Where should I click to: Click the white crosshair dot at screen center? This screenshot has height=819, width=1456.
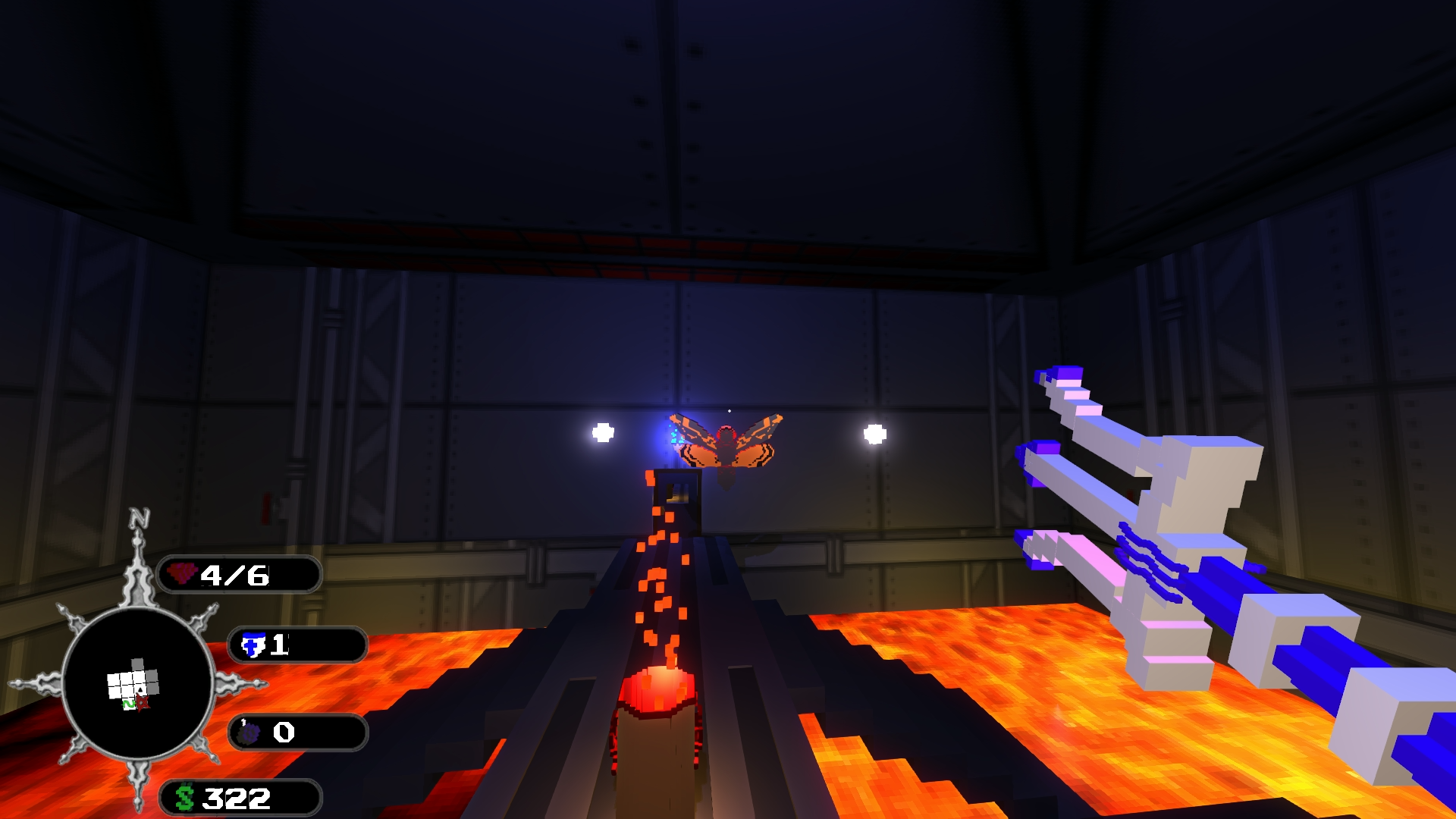728,409
